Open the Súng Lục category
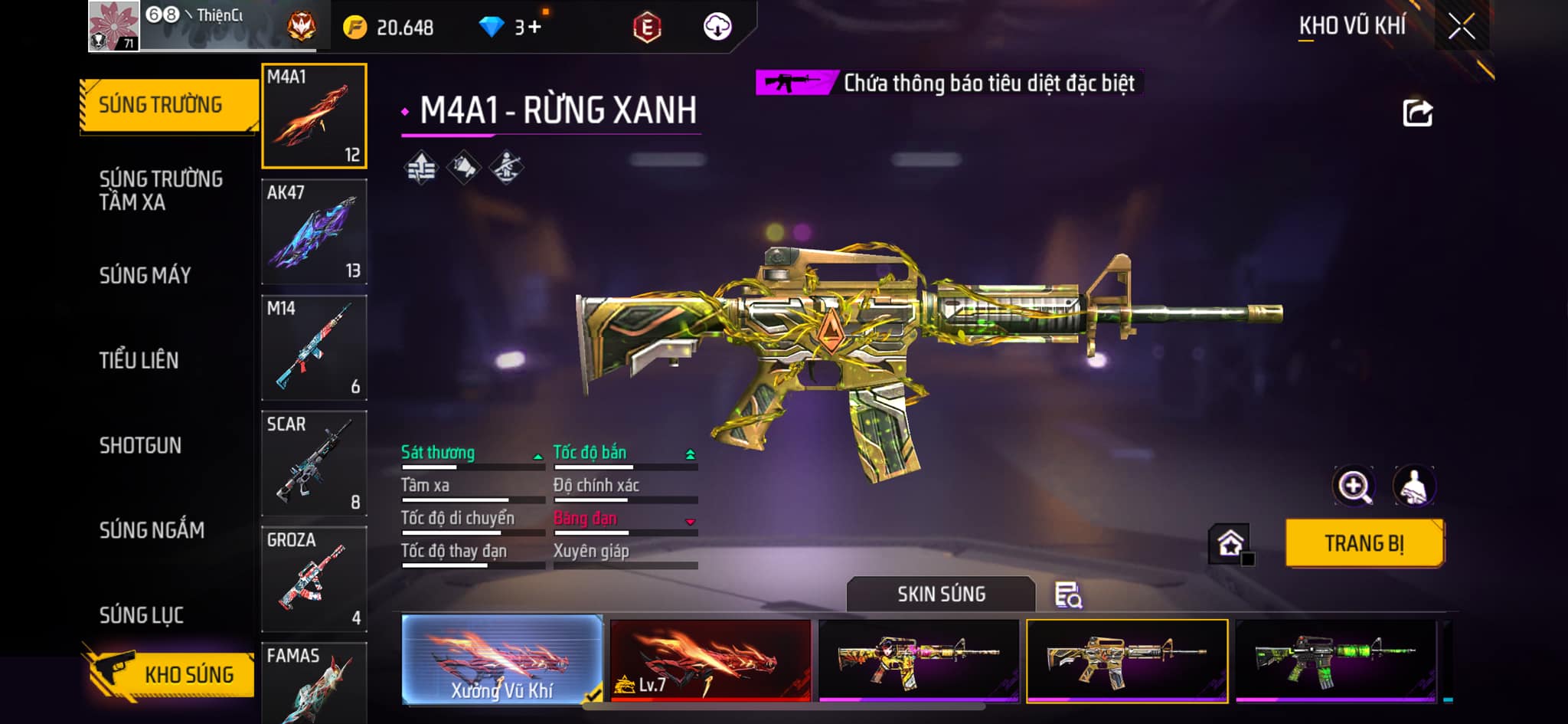The image size is (1568, 724). tap(142, 614)
